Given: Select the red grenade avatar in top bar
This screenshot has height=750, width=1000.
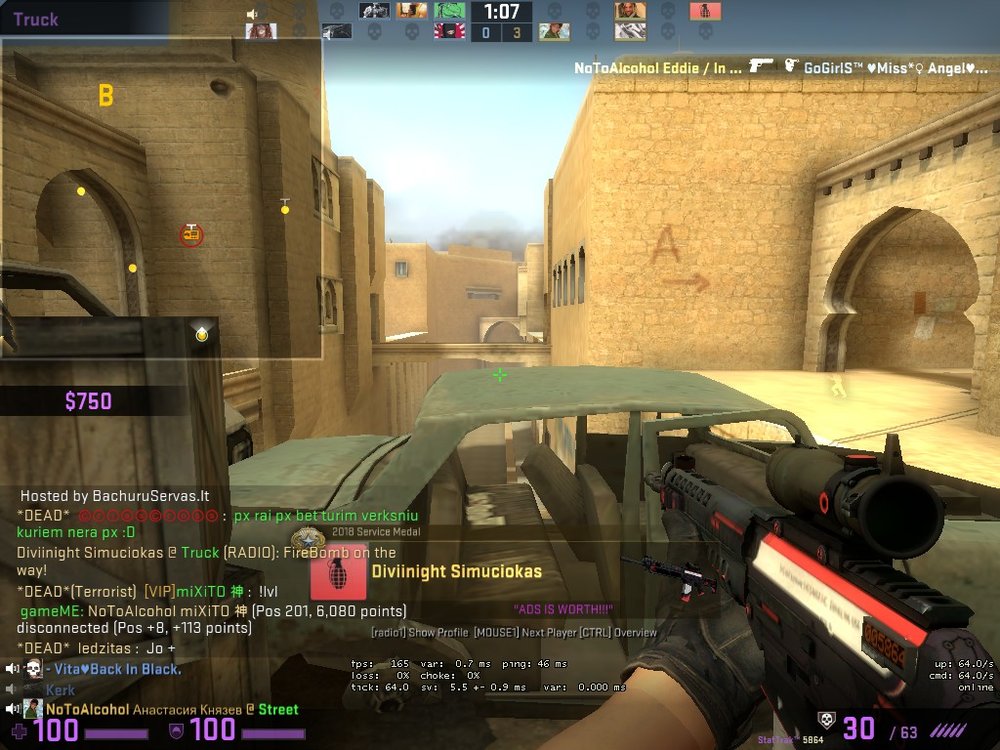Looking at the screenshot, I should [705, 11].
